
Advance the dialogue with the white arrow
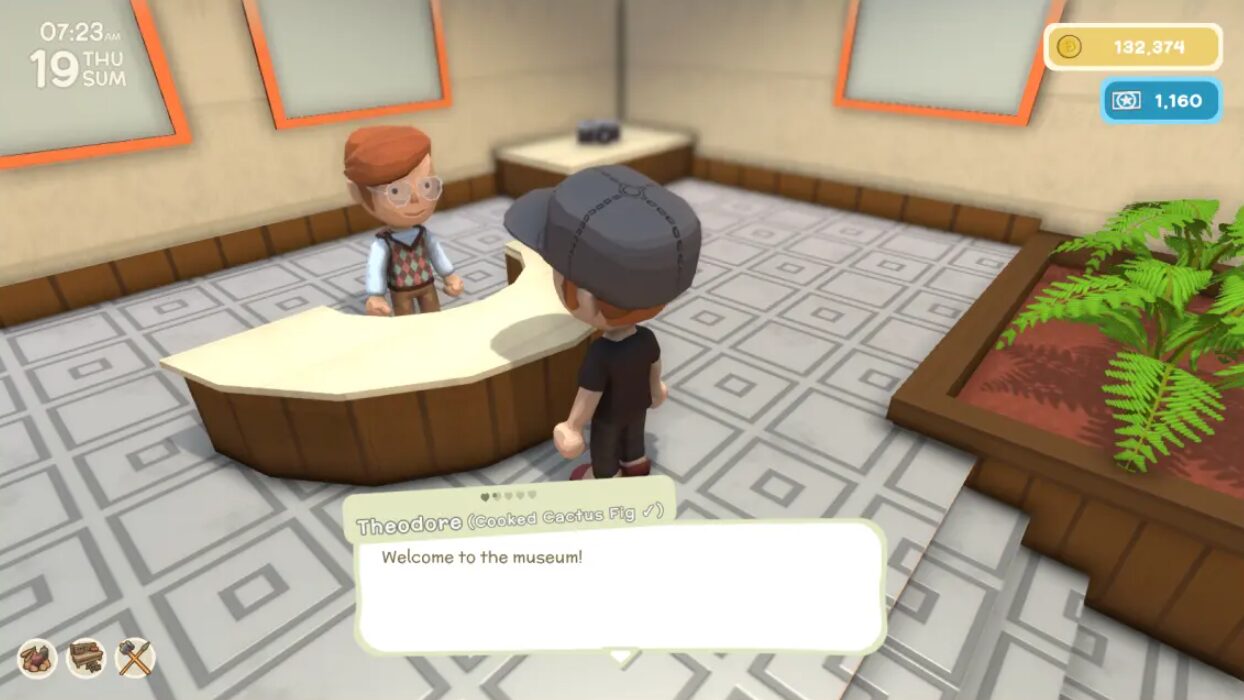[x=622, y=657]
